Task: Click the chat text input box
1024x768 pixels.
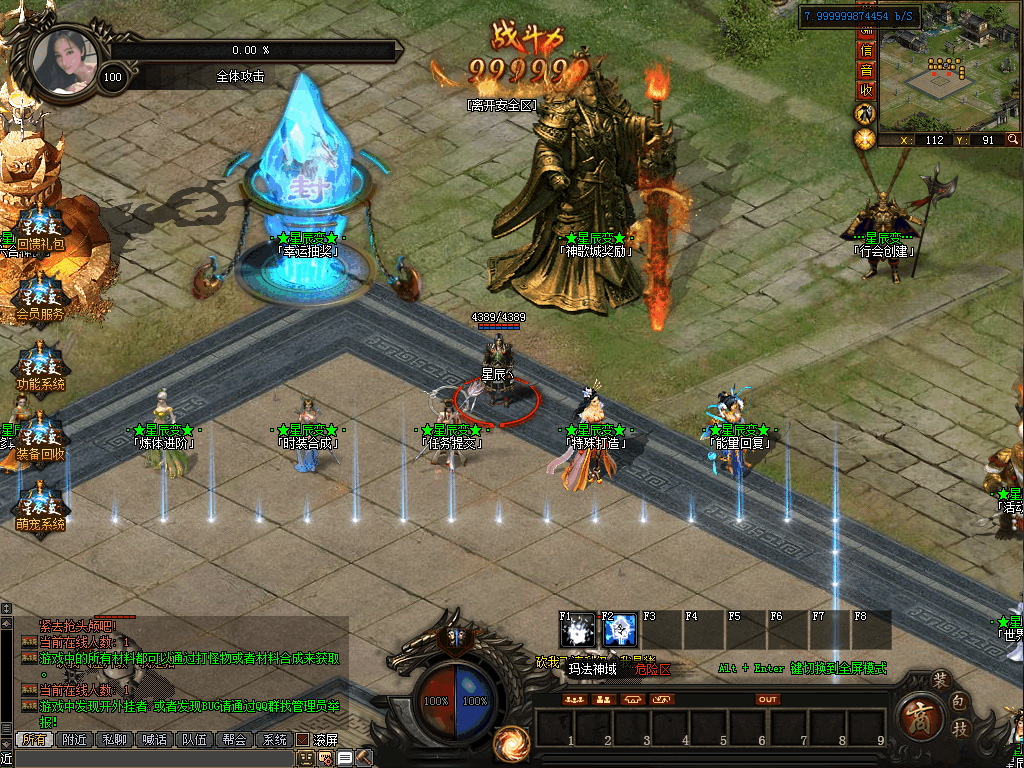Action: 150,759
